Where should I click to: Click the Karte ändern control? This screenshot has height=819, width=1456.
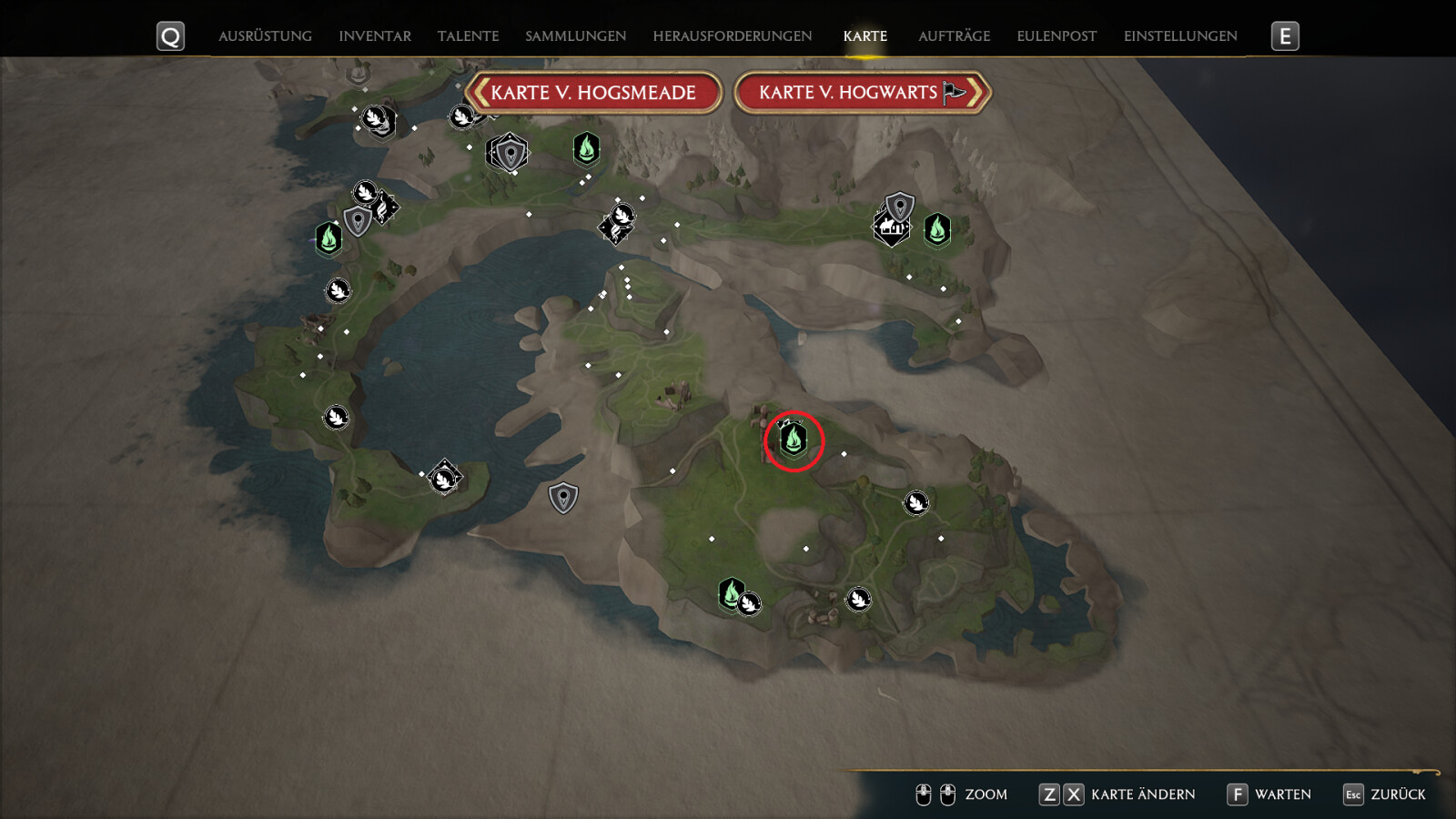point(1117,794)
